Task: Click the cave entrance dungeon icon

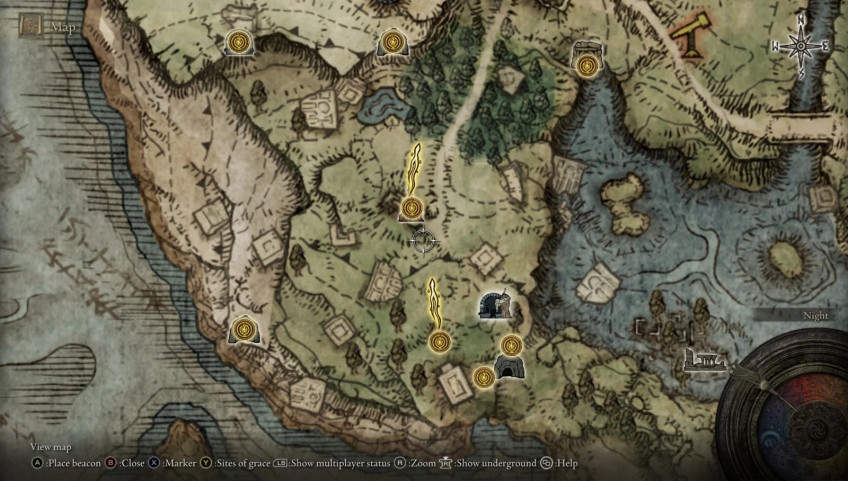Action: [509, 367]
